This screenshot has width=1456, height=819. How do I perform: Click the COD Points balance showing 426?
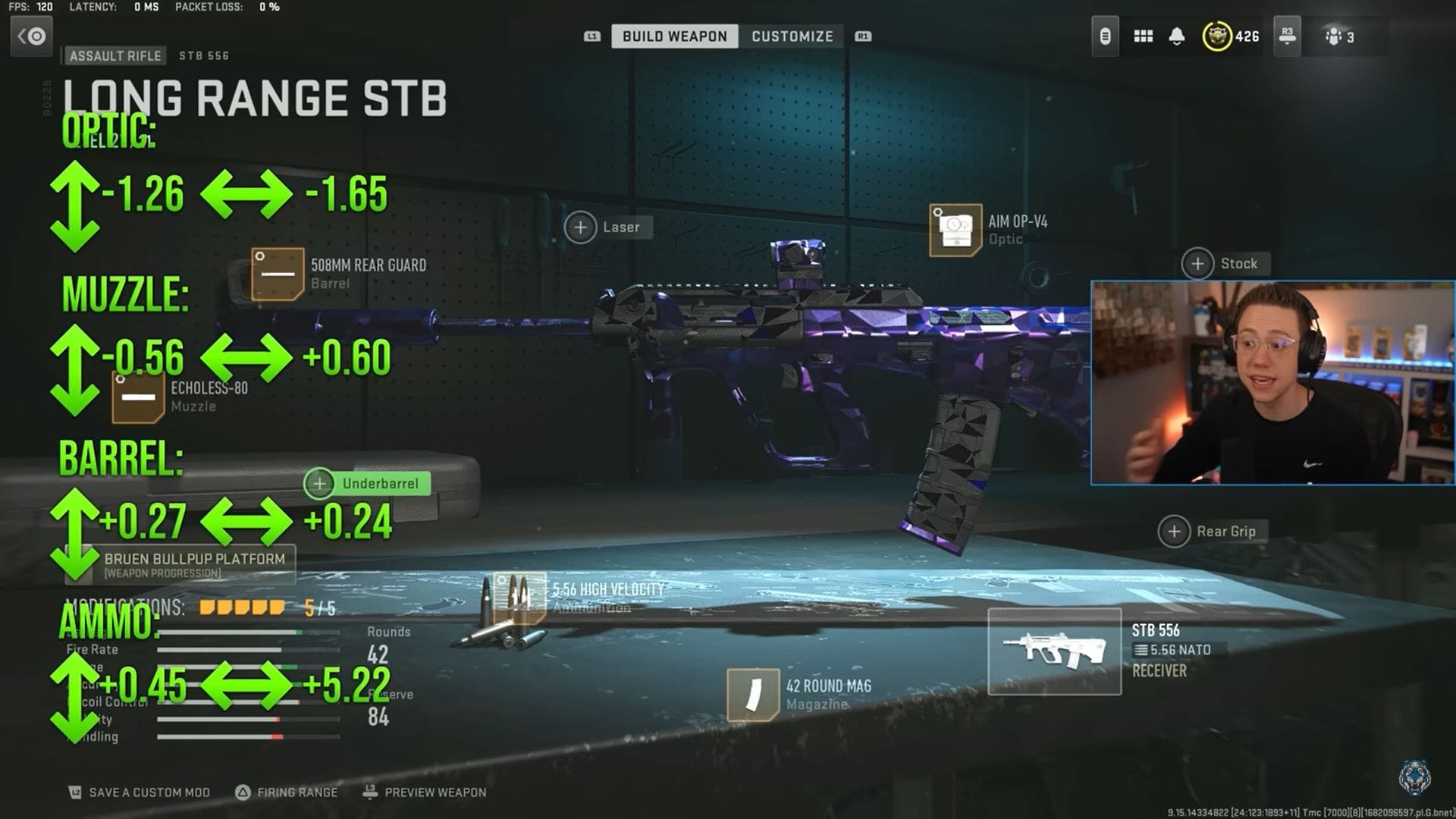1228,35
